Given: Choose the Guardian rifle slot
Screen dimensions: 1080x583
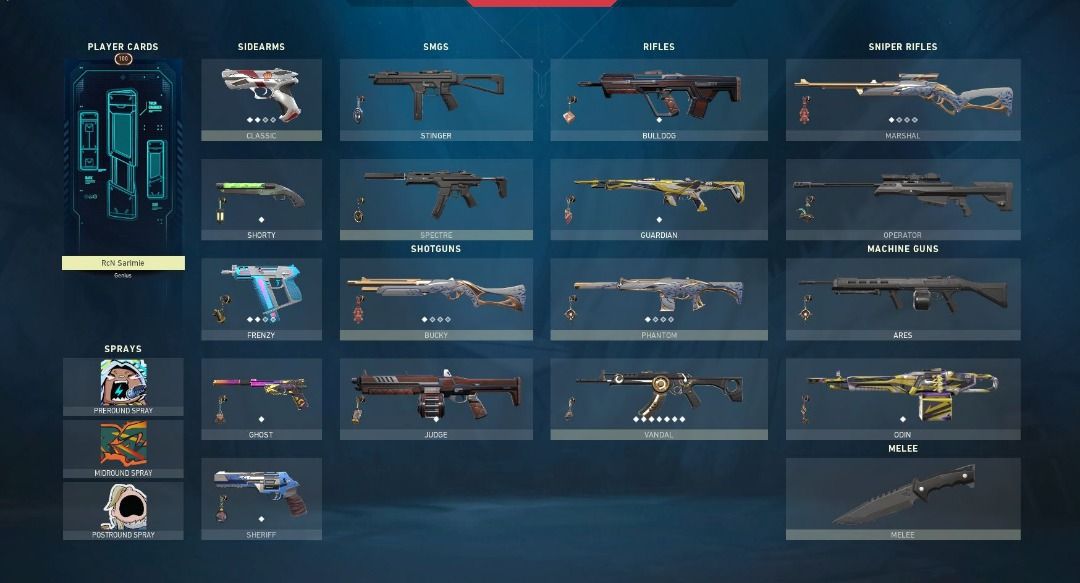Looking at the screenshot, I should point(659,198).
